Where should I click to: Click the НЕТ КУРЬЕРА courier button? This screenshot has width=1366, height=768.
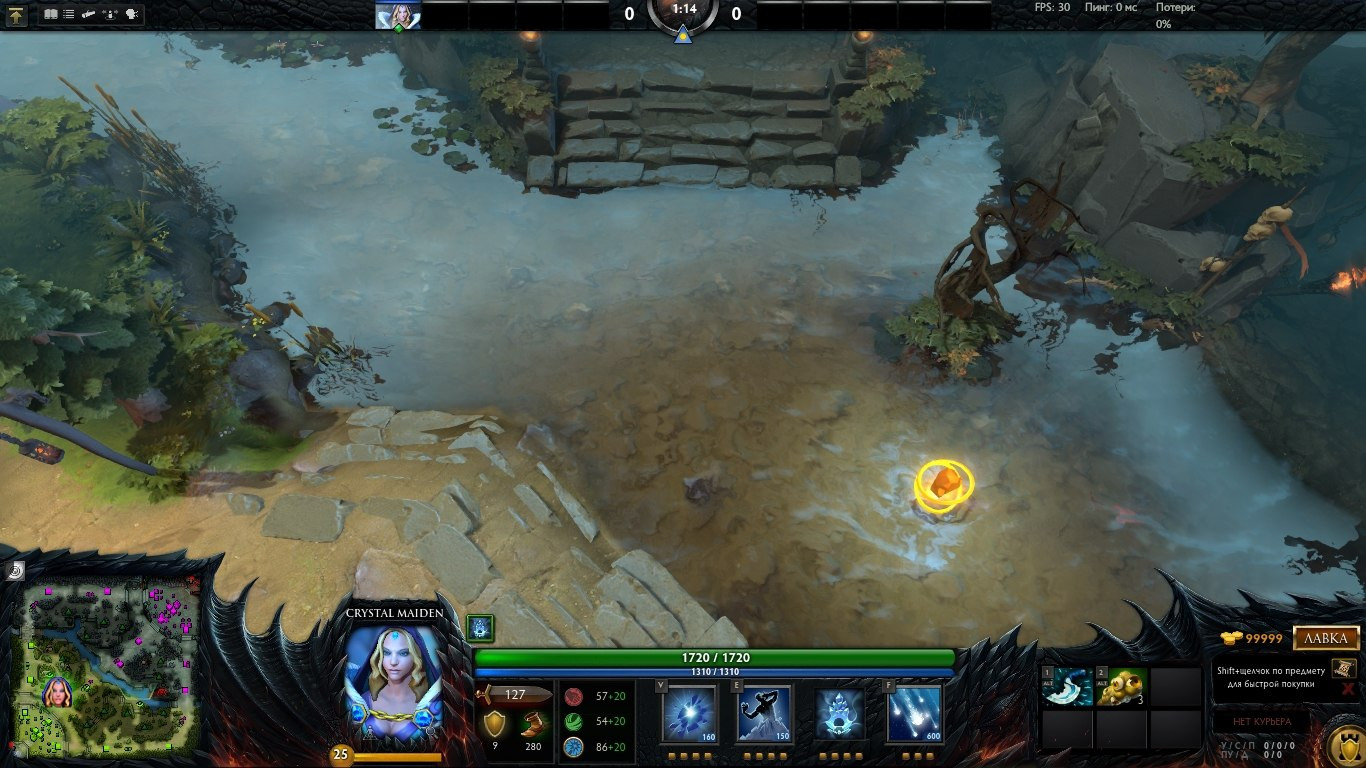[1262, 721]
